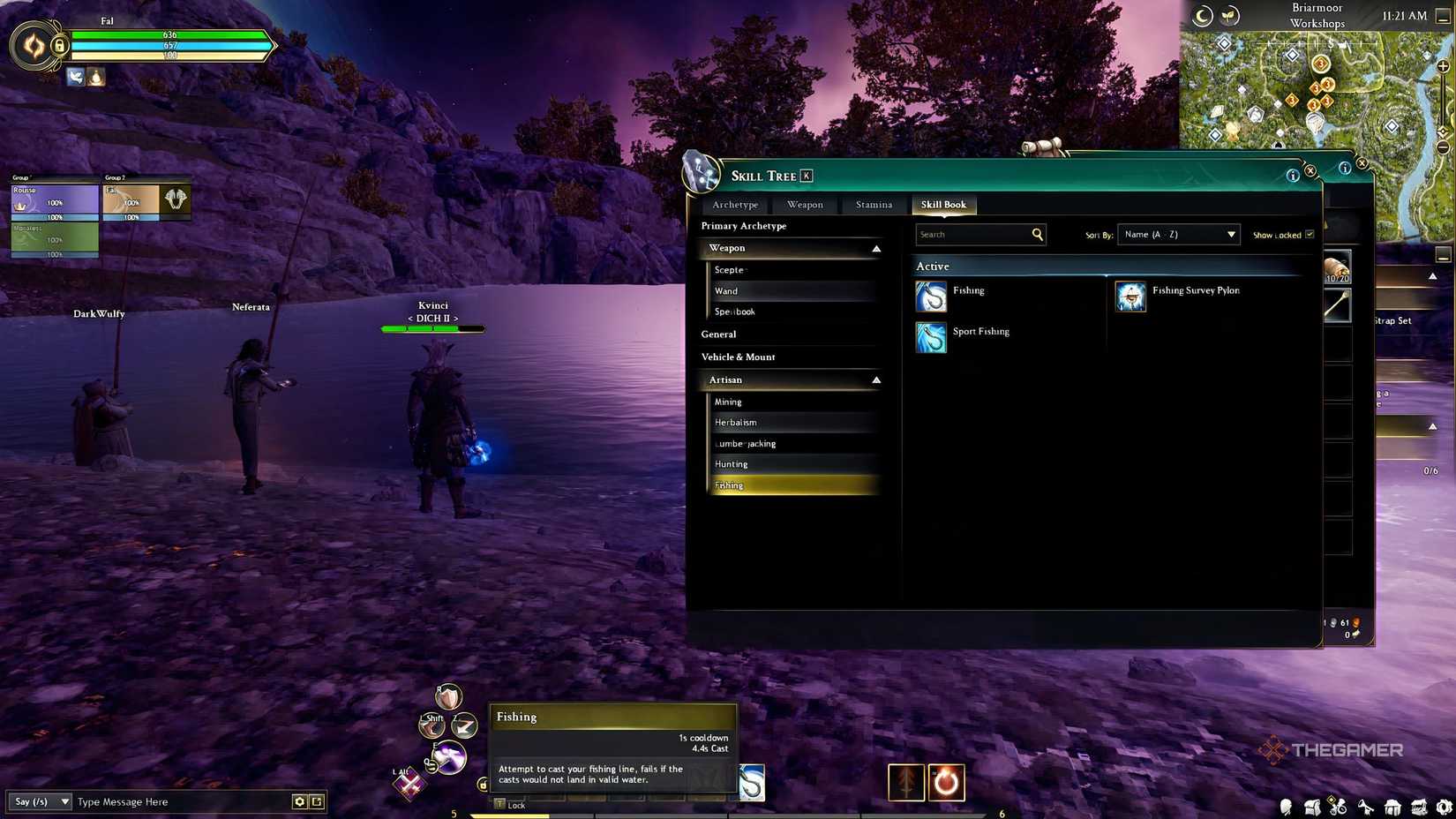The image size is (1456, 819).
Task: Switch to the Stamina tab
Action: click(873, 204)
